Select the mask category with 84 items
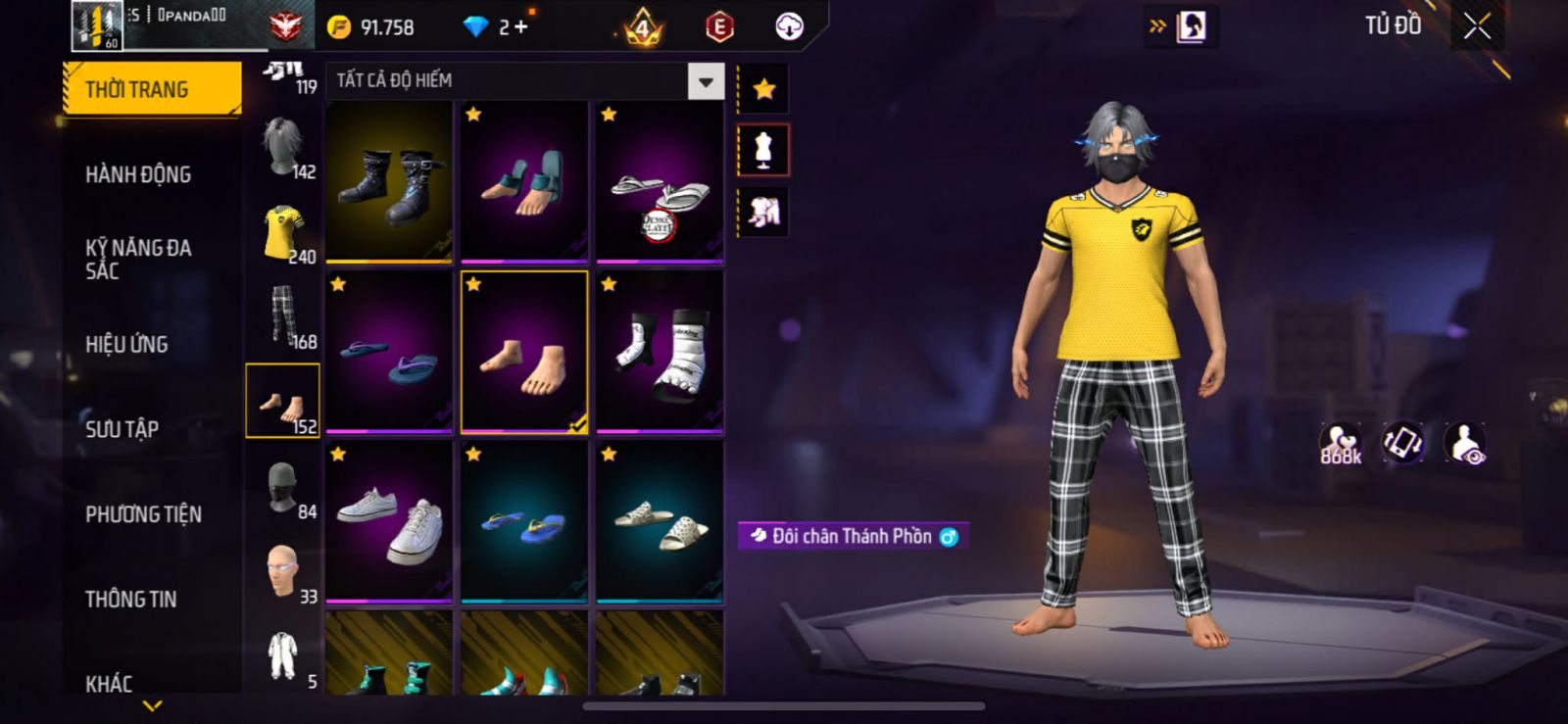This screenshot has height=724, width=1568. pyautogui.click(x=283, y=488)
